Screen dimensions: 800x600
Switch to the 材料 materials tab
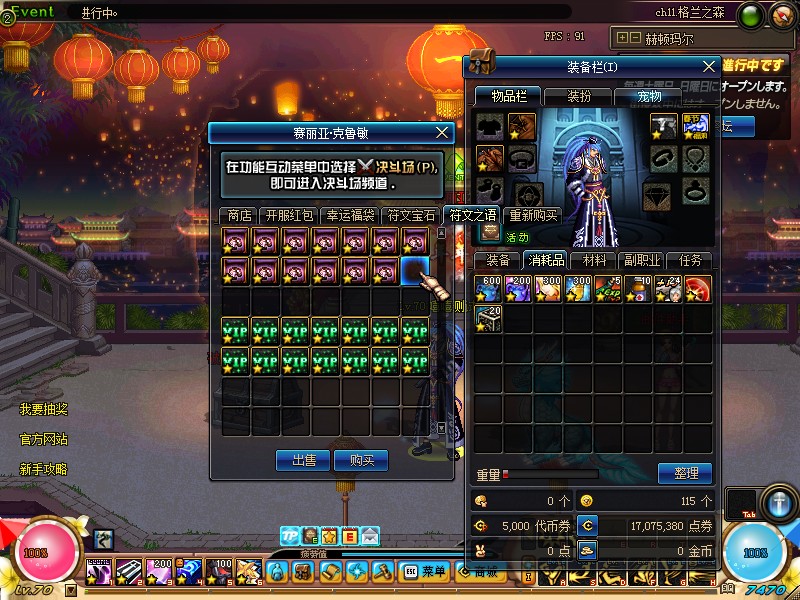tap(594, 261)
